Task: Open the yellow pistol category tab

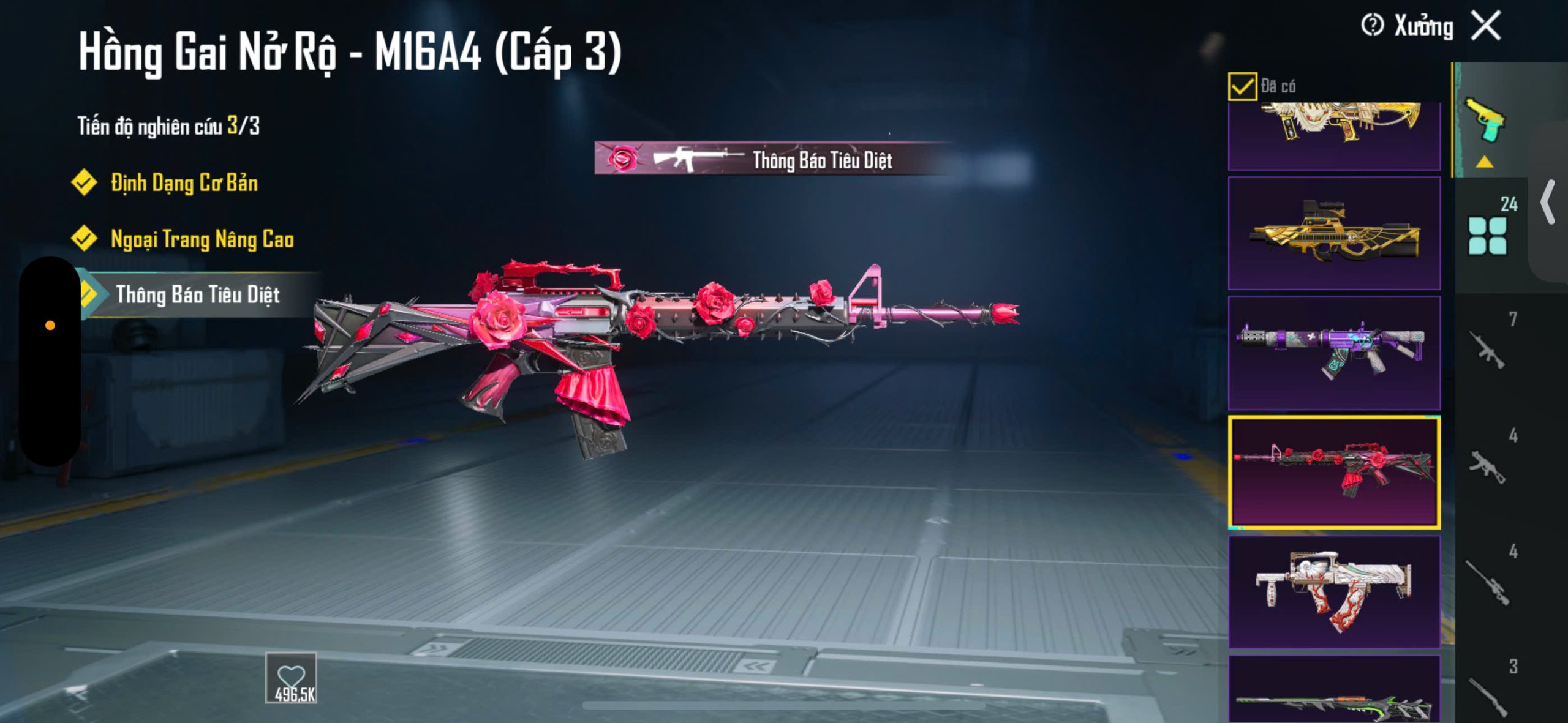Action: point(1485,121)
